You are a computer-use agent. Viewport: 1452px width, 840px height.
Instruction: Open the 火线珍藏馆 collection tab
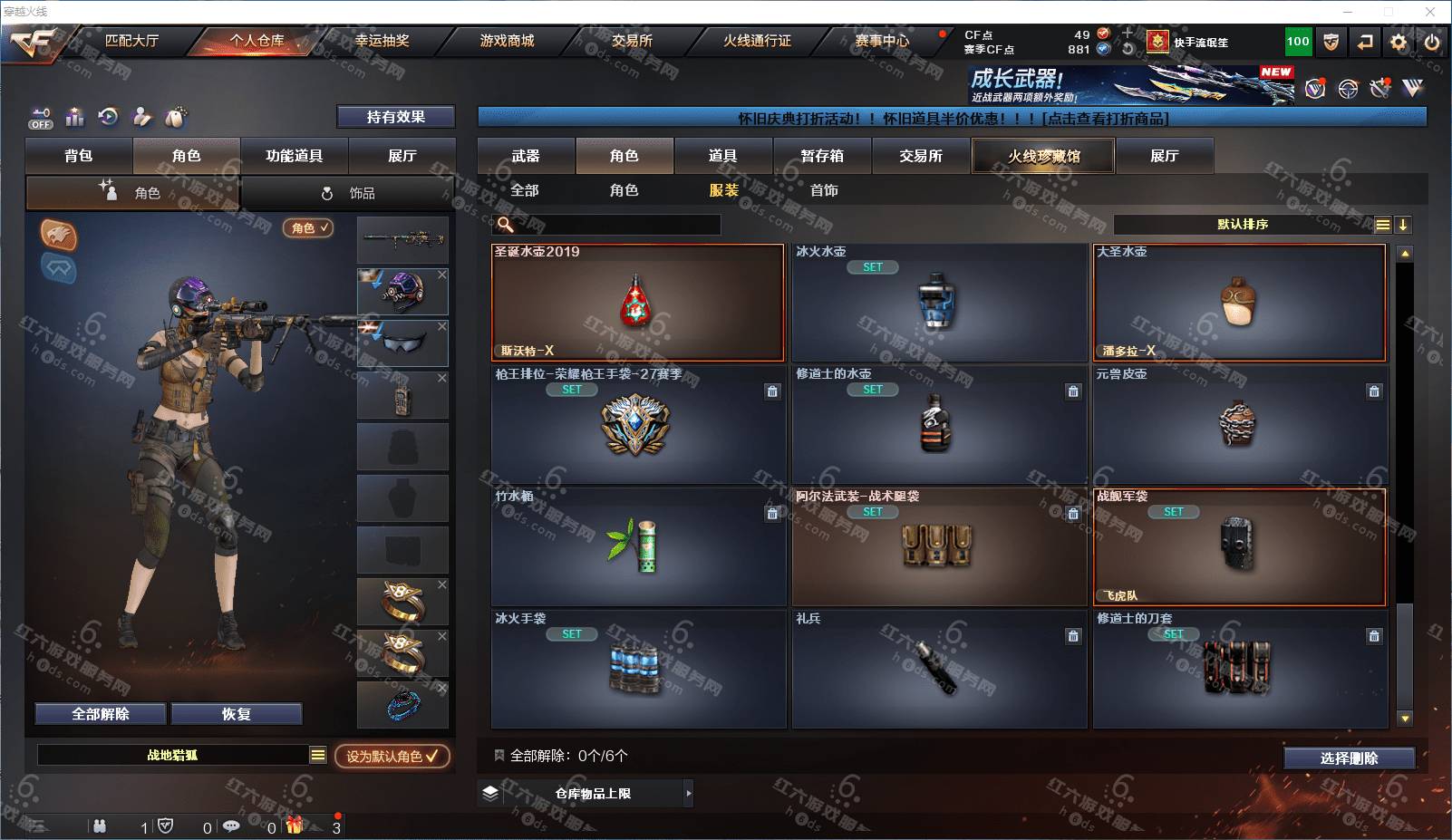click(1043, 156)
